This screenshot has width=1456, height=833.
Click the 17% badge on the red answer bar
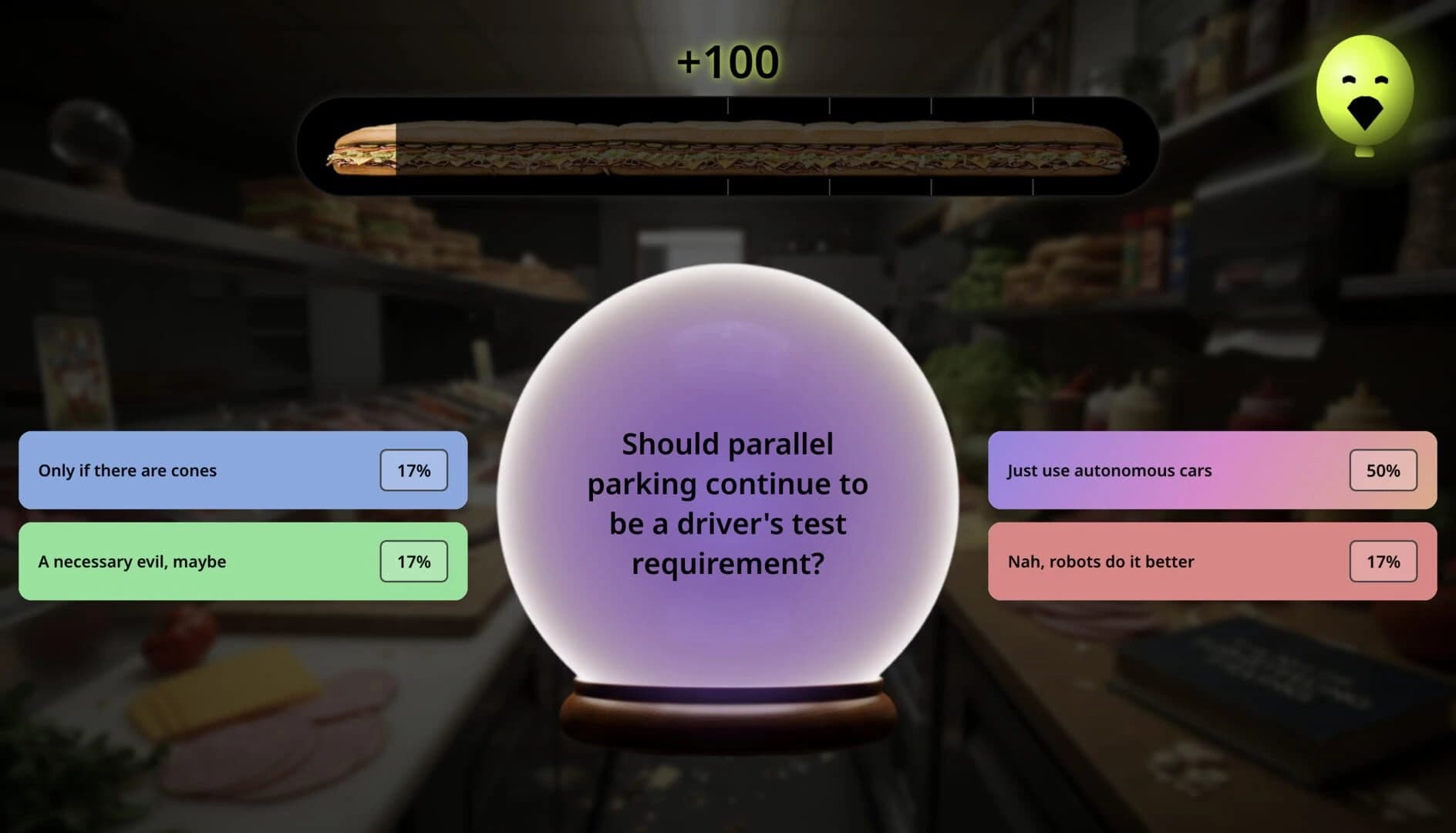pos(1382,562)
